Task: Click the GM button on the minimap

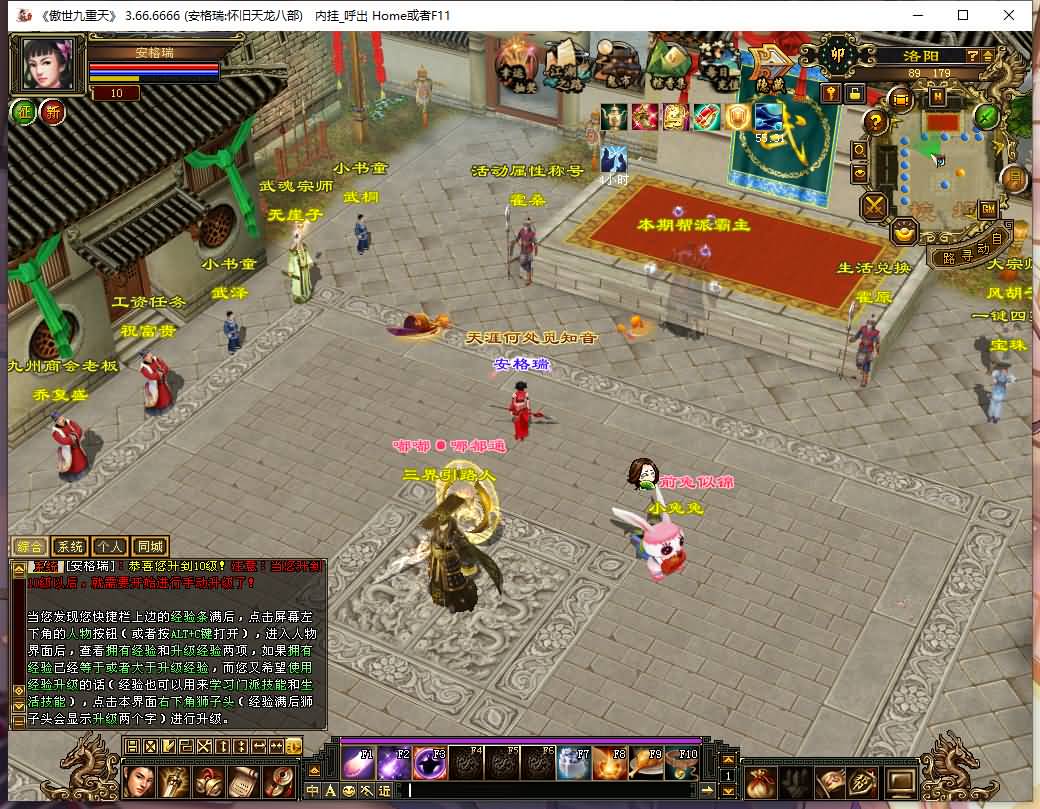Action: tap(987, 208)
